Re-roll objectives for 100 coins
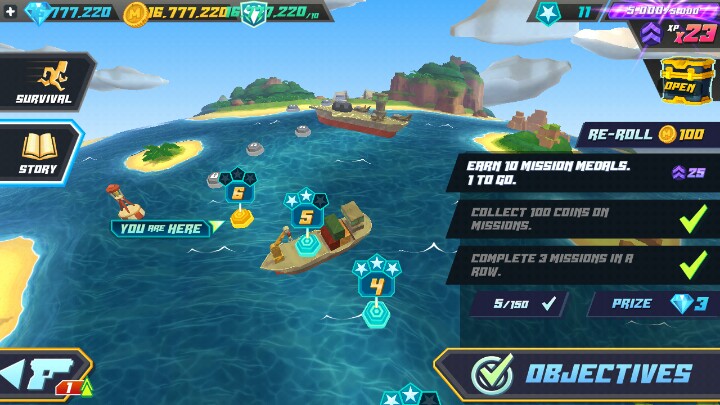 646,134
